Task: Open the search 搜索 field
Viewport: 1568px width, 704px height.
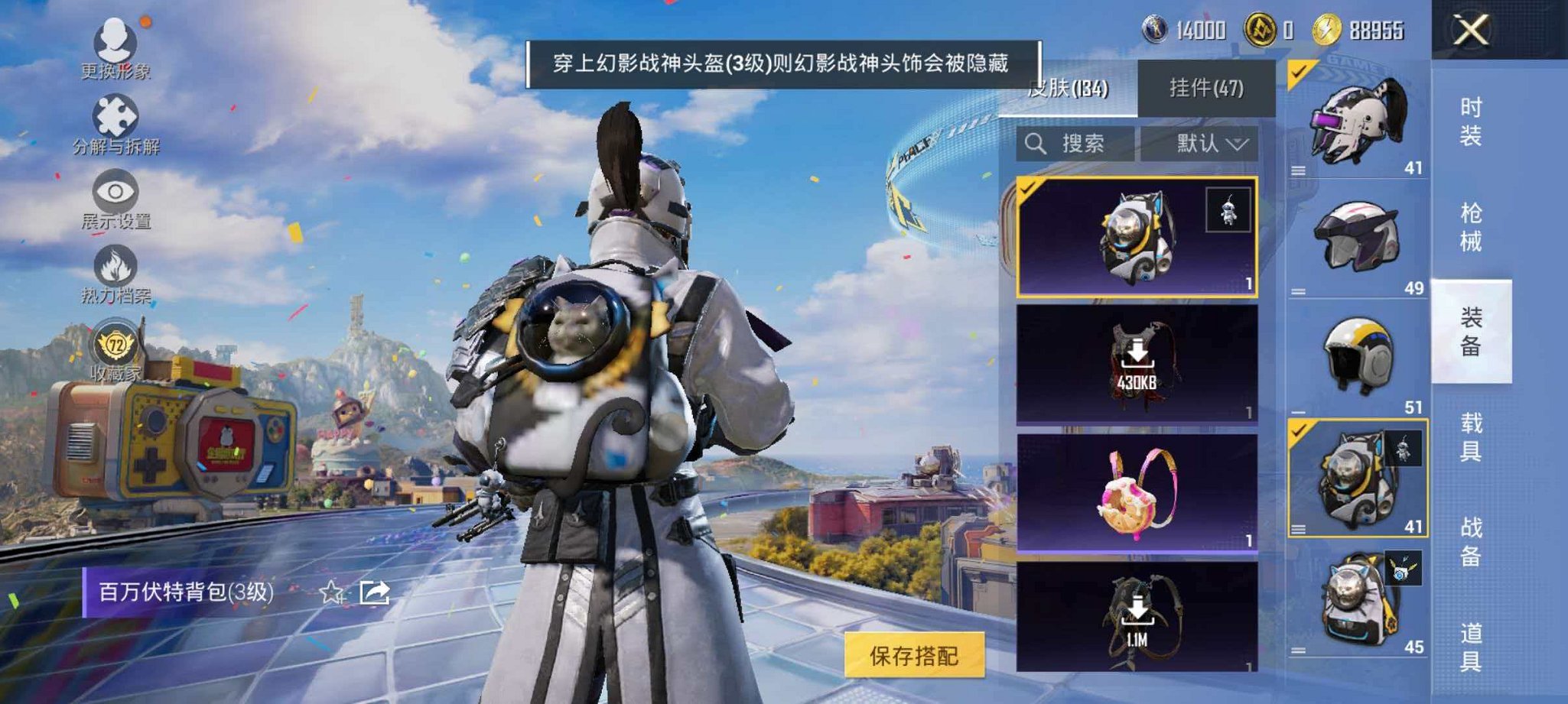Action: tap(1080, 144)
